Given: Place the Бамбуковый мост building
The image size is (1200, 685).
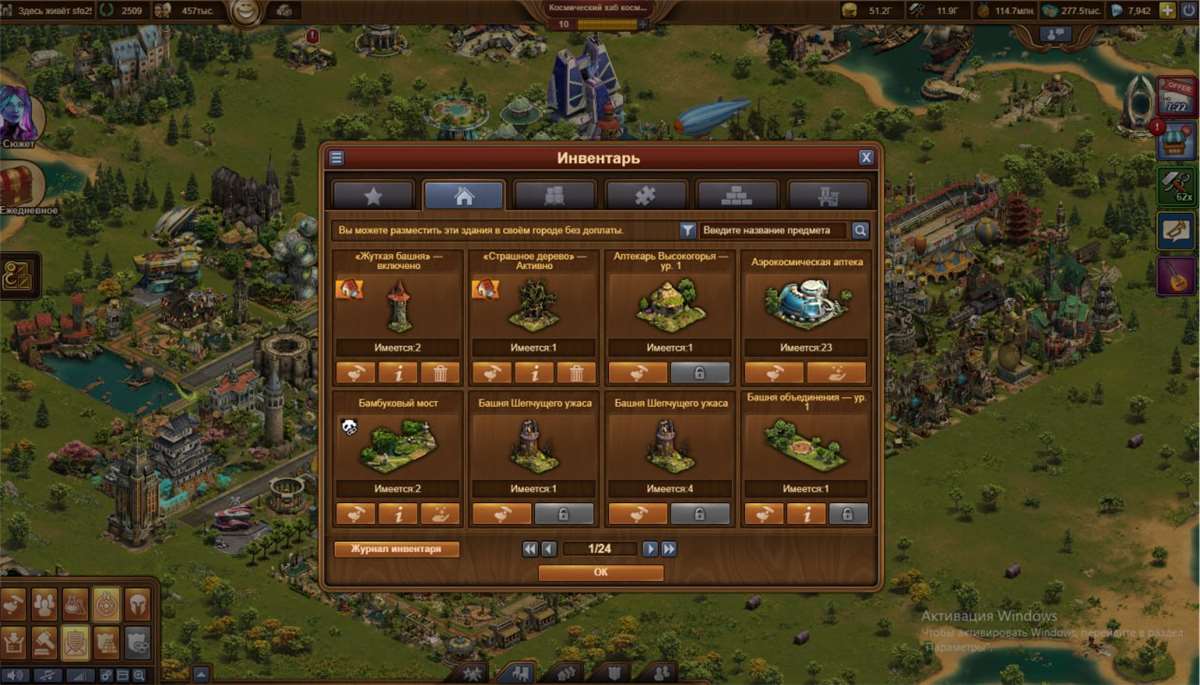Looking at the screenshot, I should pos(355,514).
